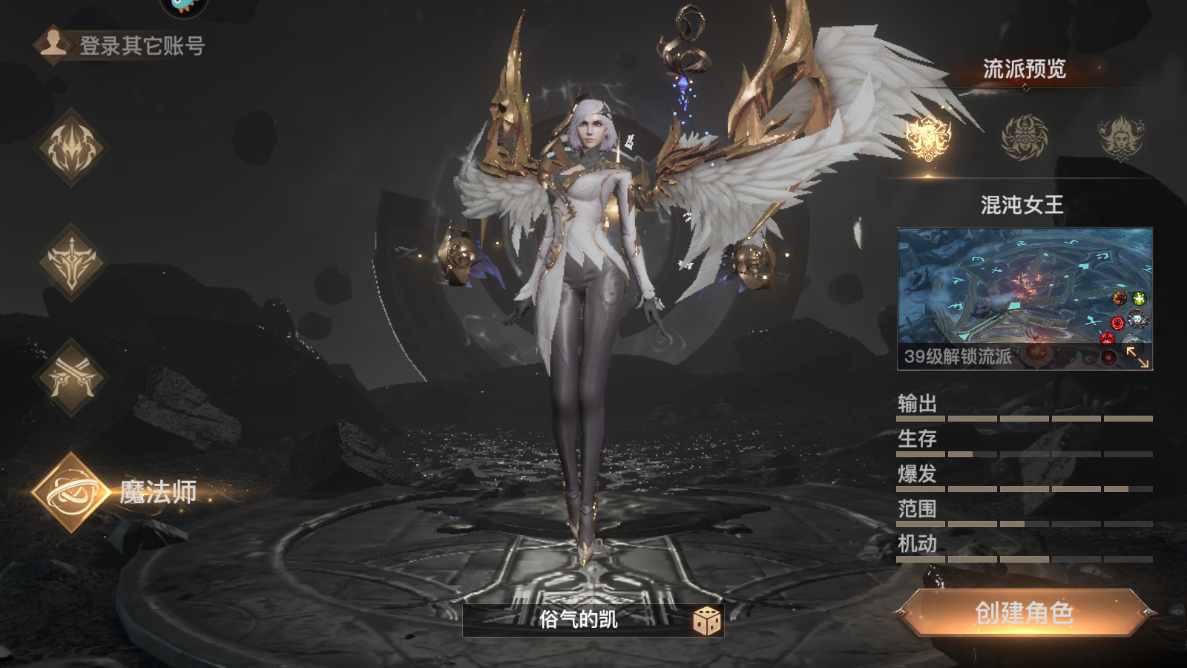Click the character name field 俗气的凯
Screen dimensions: 1187x668
point(578,620)
